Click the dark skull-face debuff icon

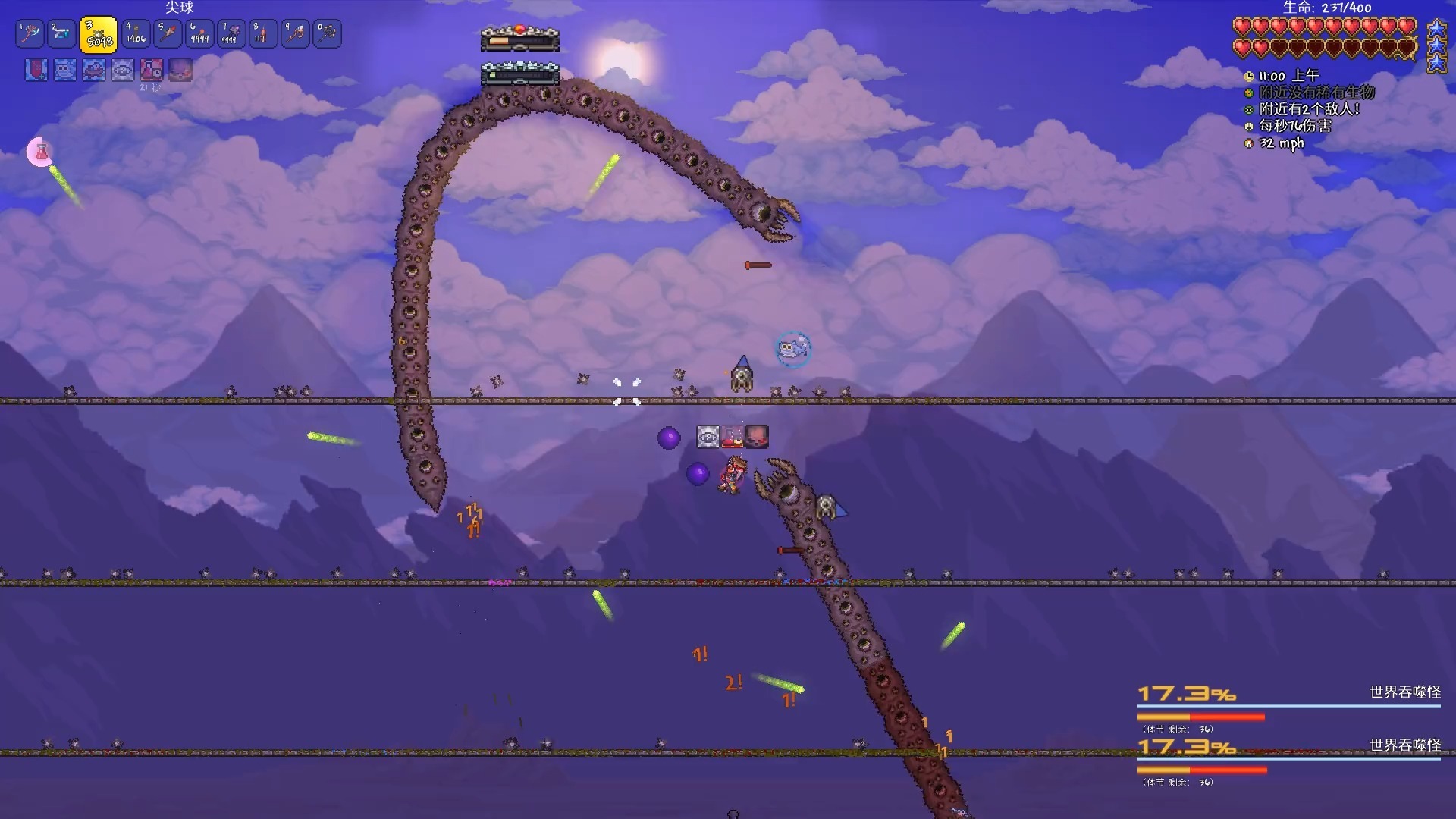point(180,70)
